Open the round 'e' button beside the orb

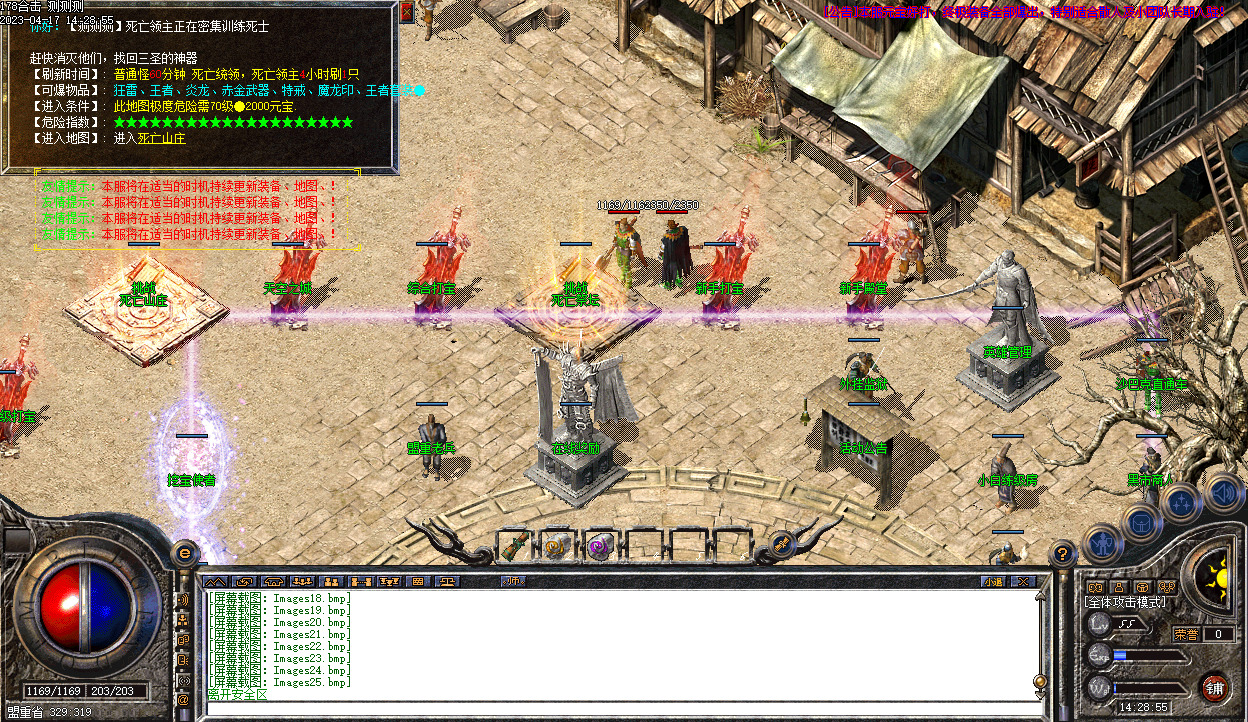click(184, 551)
